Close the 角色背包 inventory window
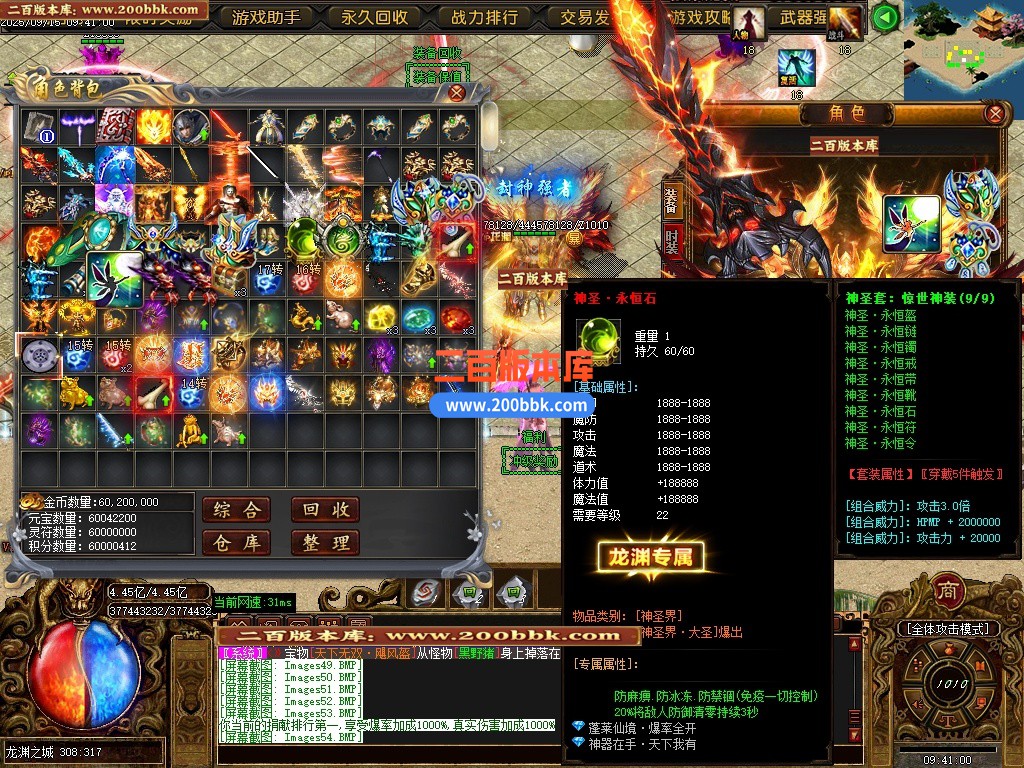This screenshot has width=1024, height=768. tap(457, 93)
